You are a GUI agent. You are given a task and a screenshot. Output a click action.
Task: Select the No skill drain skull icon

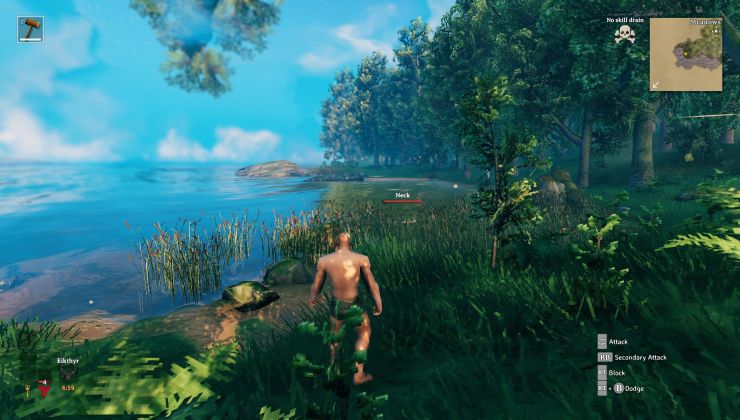(x=625, y=35)
